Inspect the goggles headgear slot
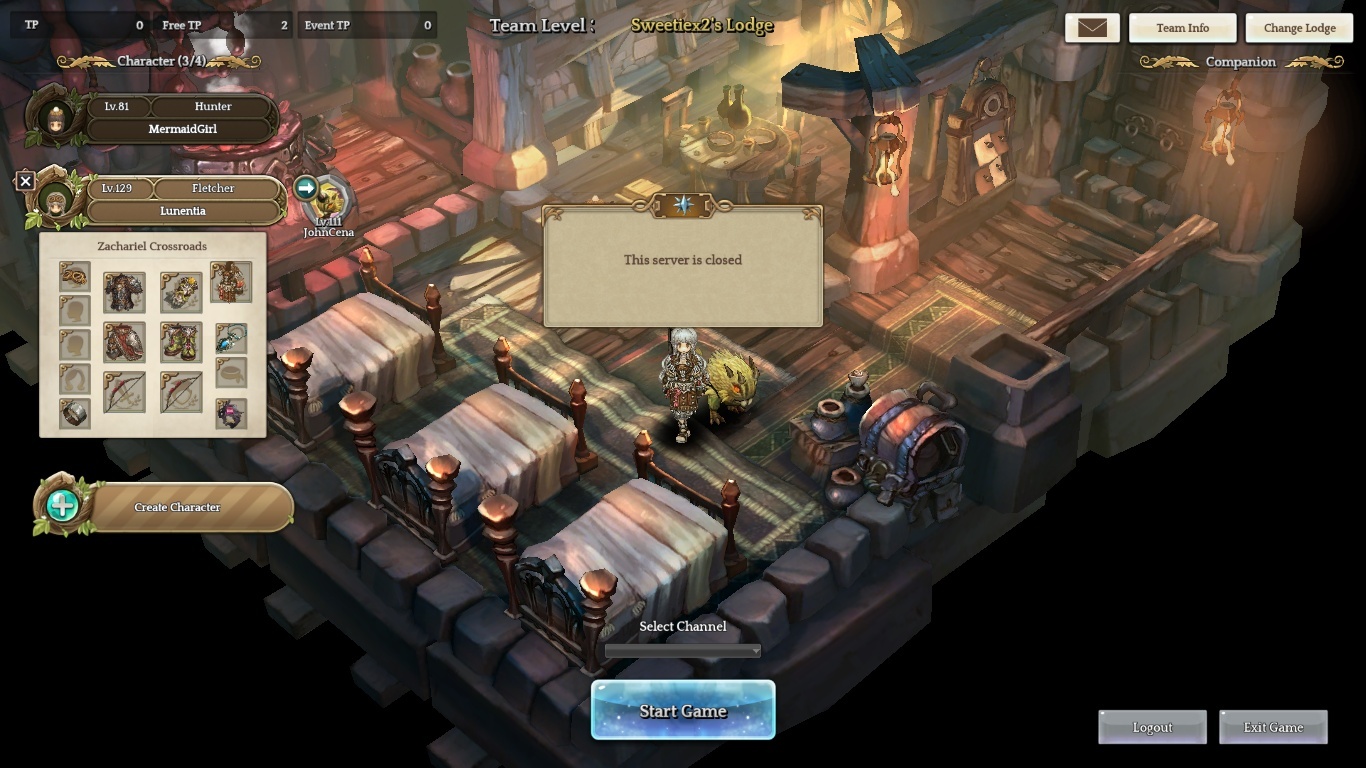This screenshot has height=768, width=1366. 75,276
